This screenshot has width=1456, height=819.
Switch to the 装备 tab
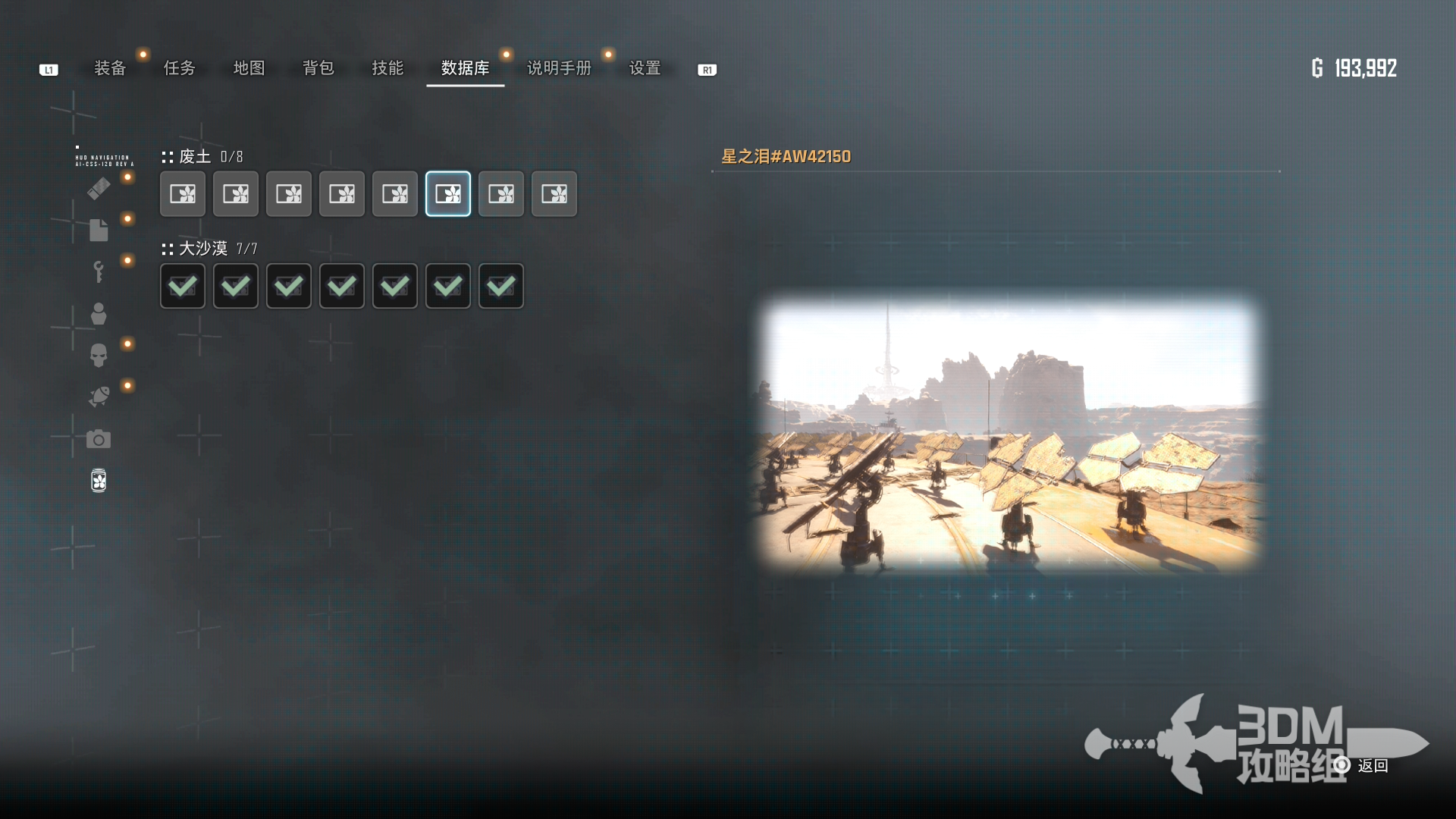pos(110,68)
